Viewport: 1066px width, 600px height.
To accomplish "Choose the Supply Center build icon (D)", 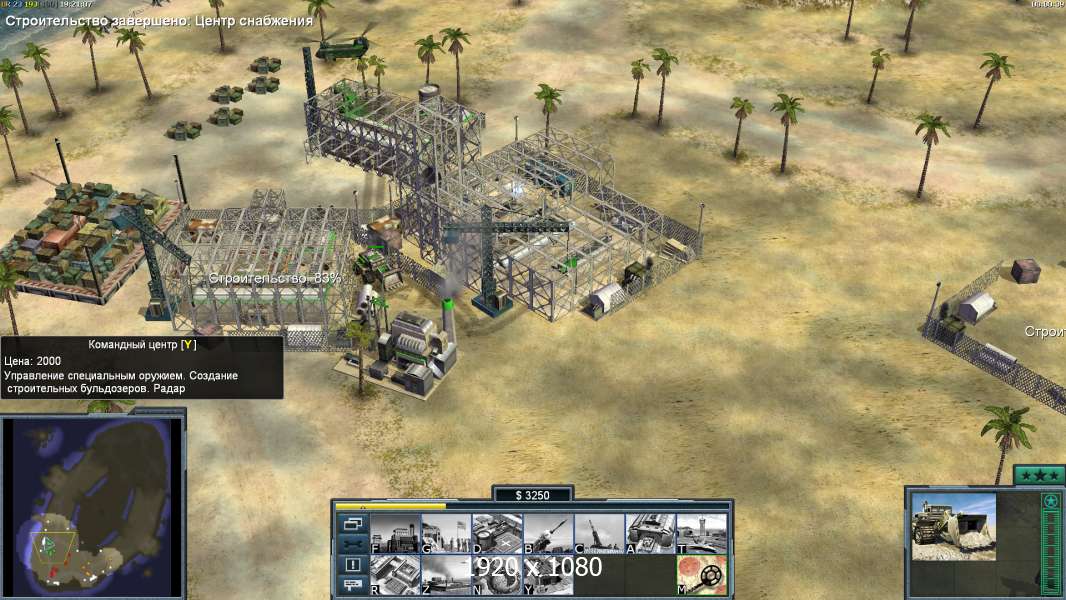I will pyautogui.click(x=497, y=533).
